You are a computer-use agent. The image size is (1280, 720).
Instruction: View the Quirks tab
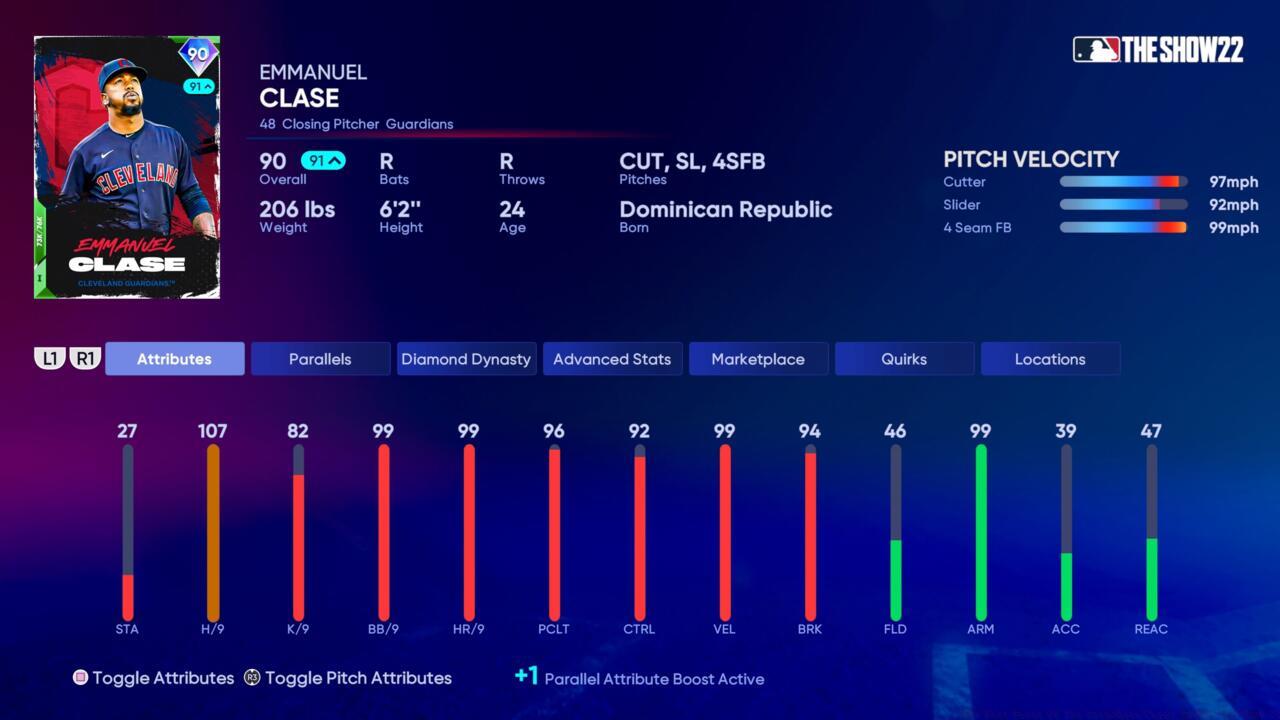(x=904, y=359)
